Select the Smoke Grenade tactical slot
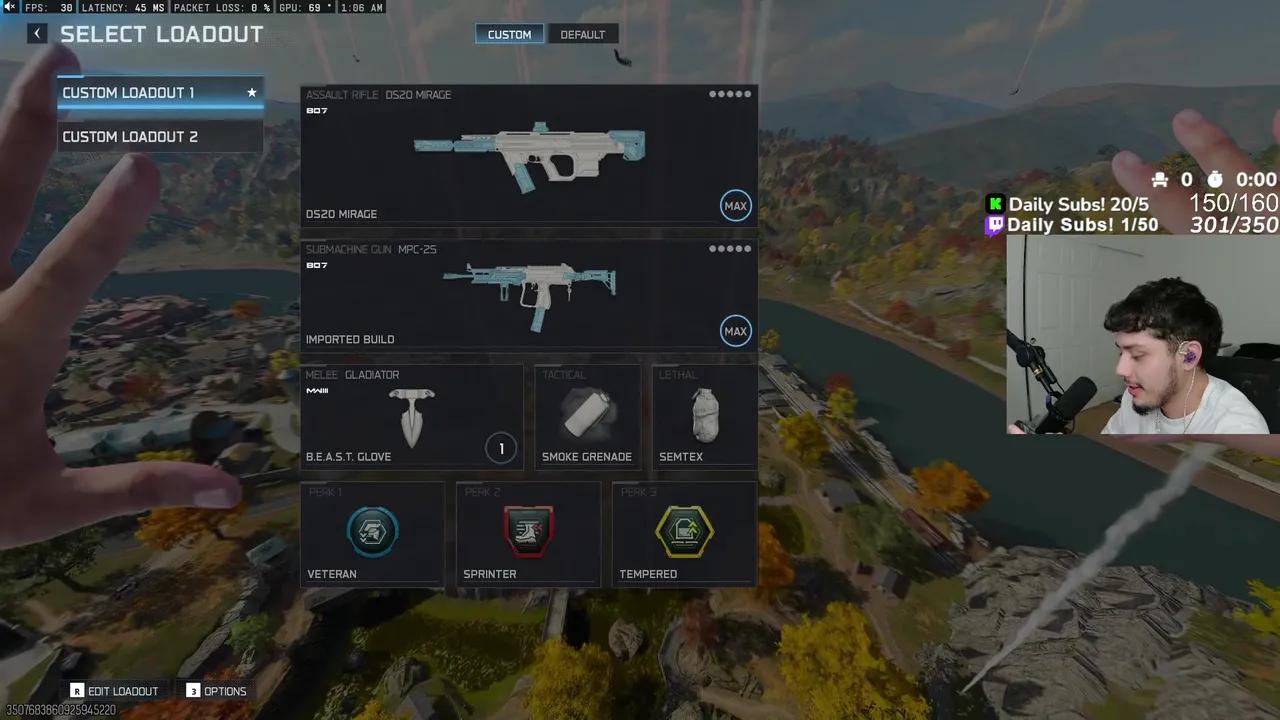The image size is (1280, 720). pyautogui.click(x=587, y=417)
